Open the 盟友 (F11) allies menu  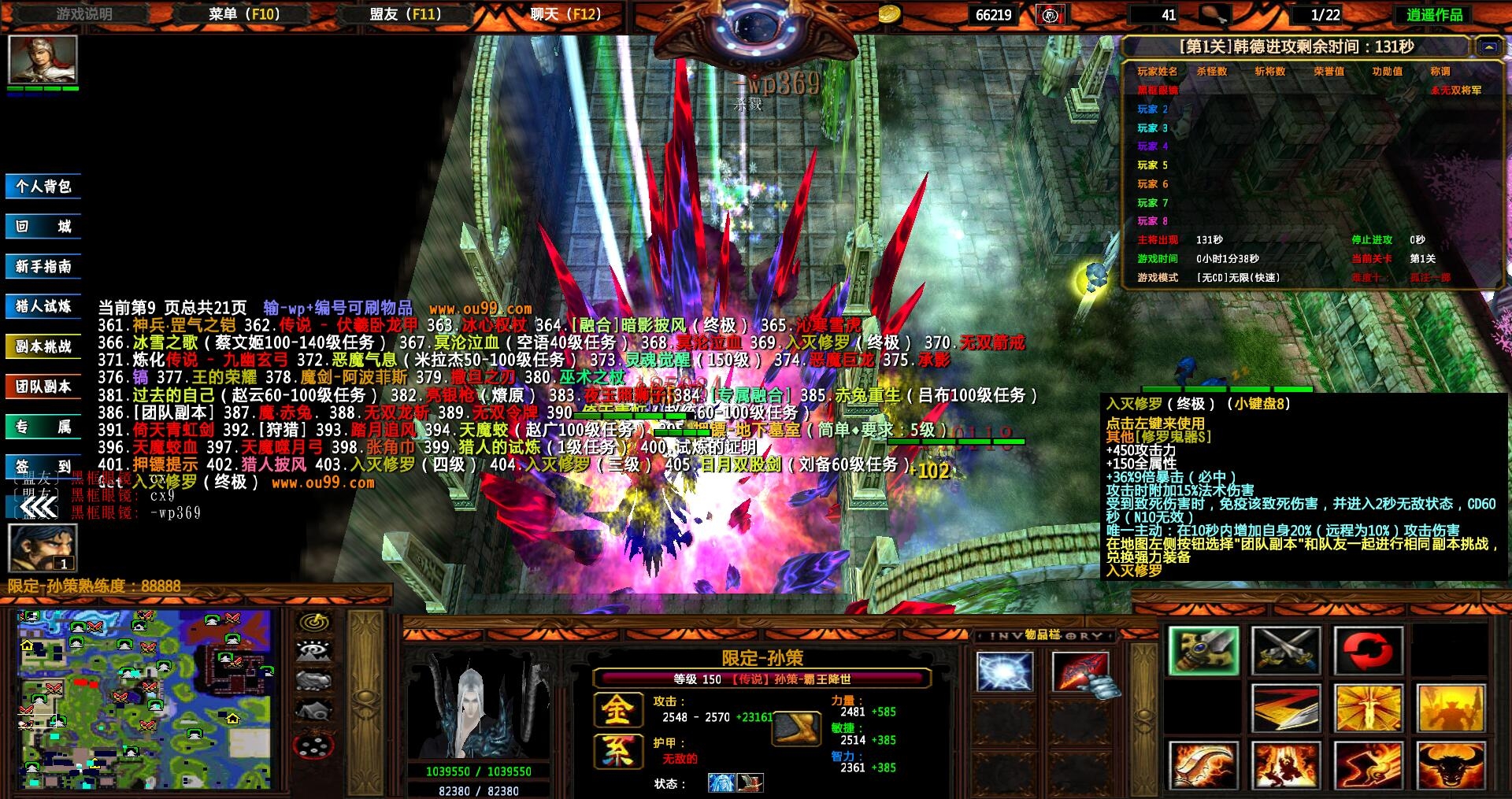coord(406,14)
